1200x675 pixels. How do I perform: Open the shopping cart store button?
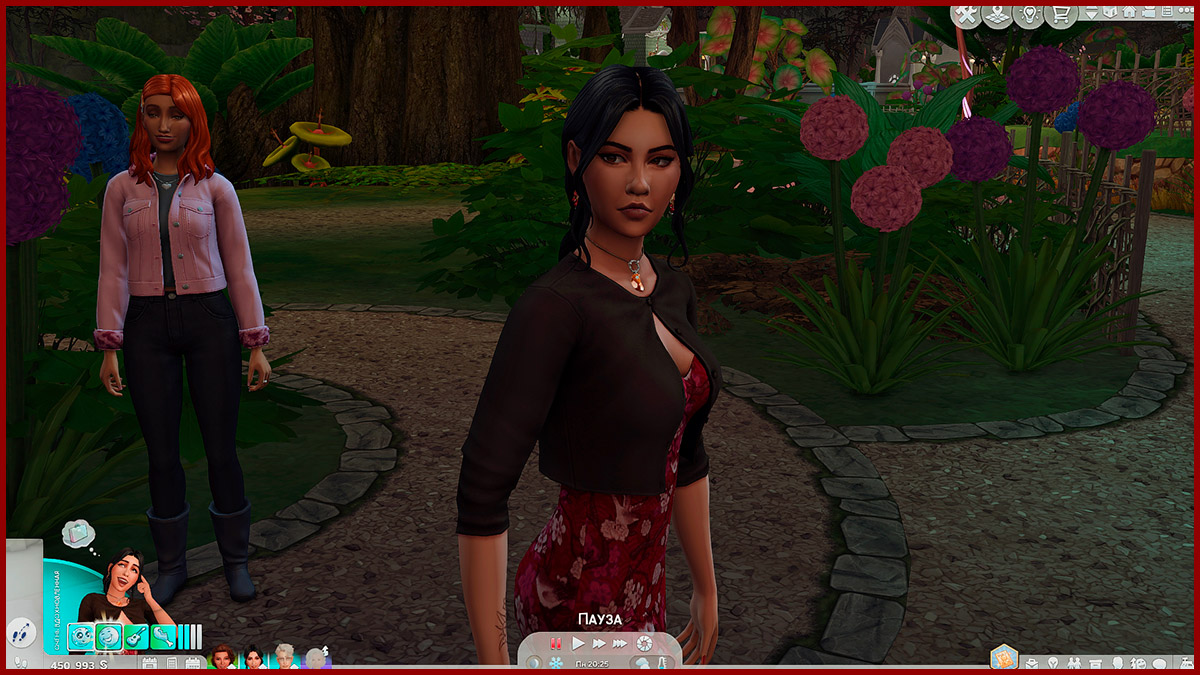click(1059, 14)
